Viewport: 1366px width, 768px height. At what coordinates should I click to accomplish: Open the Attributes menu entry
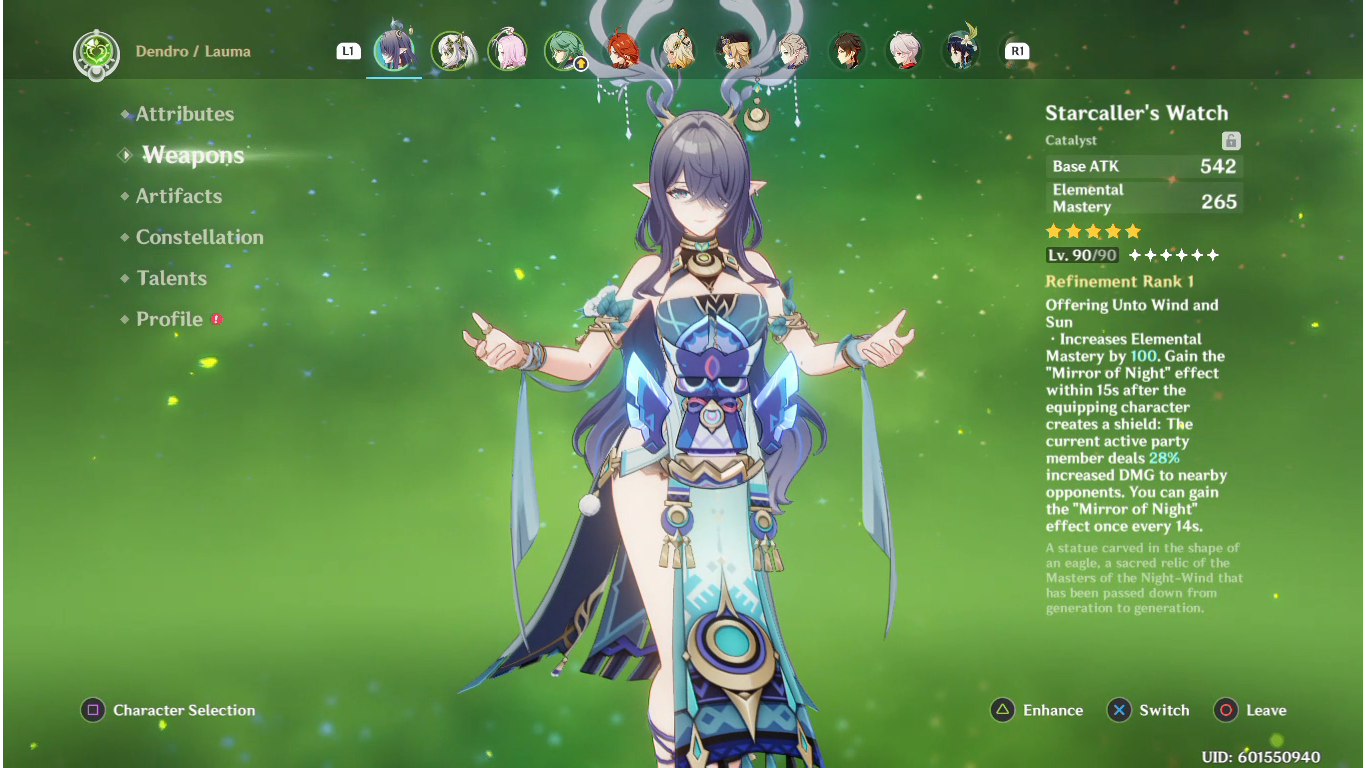(185, 114)
